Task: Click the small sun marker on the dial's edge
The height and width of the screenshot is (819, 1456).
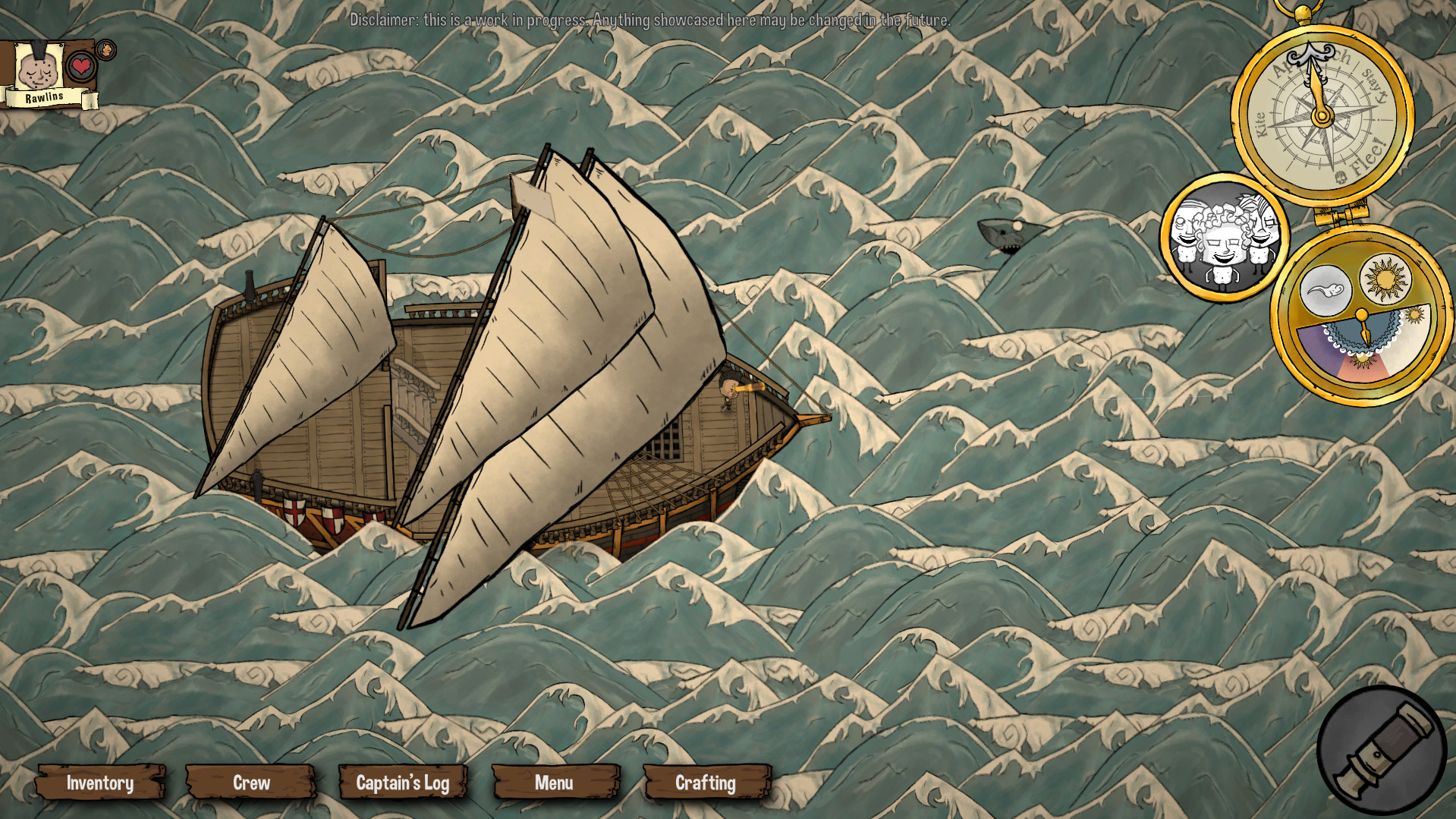Action: 1414,314
